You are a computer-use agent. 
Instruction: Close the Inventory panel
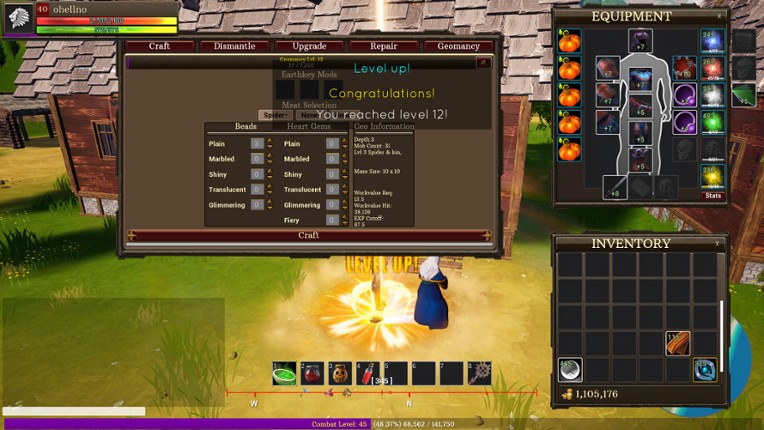(717, 243)
